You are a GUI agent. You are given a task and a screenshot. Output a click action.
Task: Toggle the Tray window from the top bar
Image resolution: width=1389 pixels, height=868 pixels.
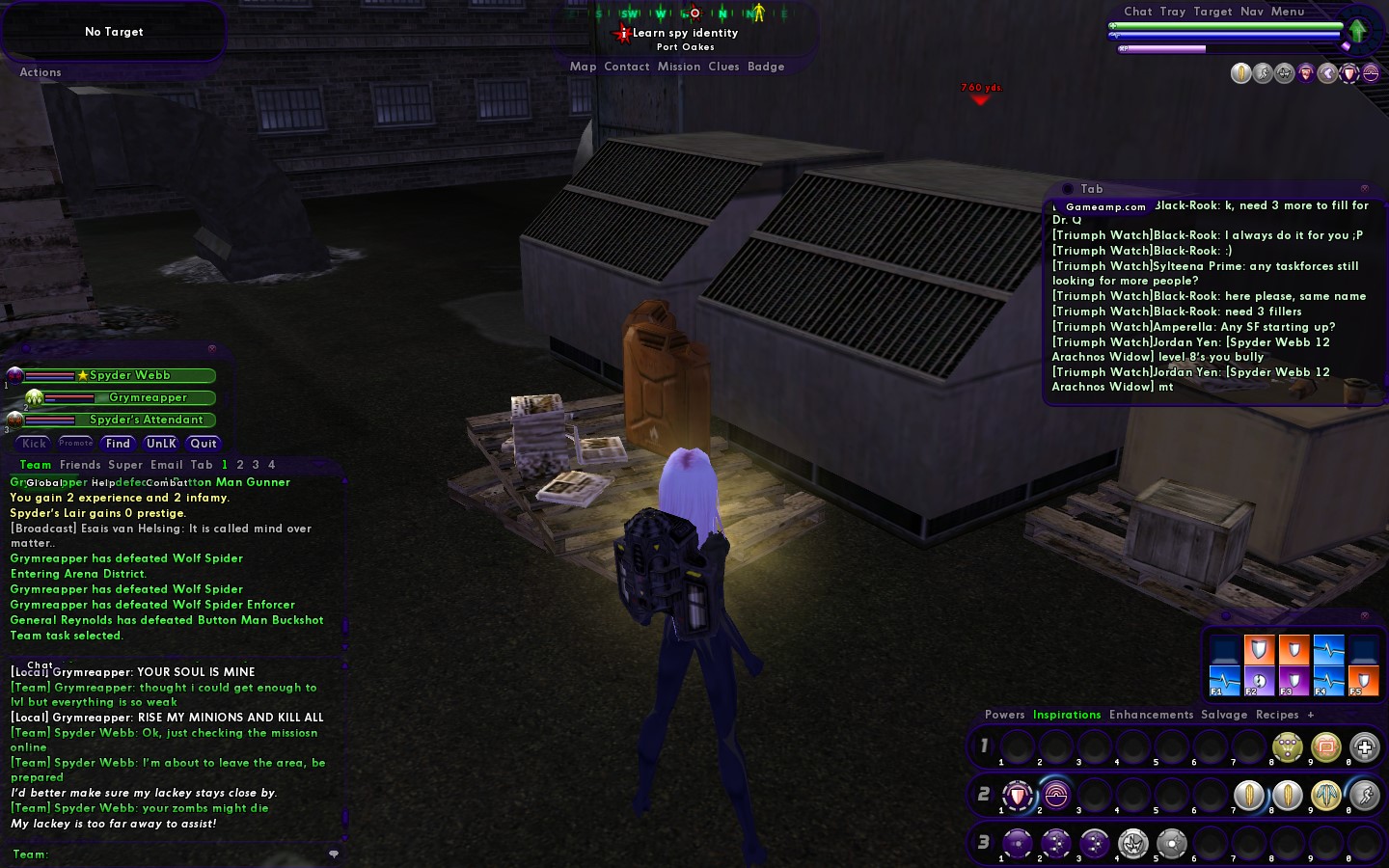pyautogui.click(x=1172, y=12)
